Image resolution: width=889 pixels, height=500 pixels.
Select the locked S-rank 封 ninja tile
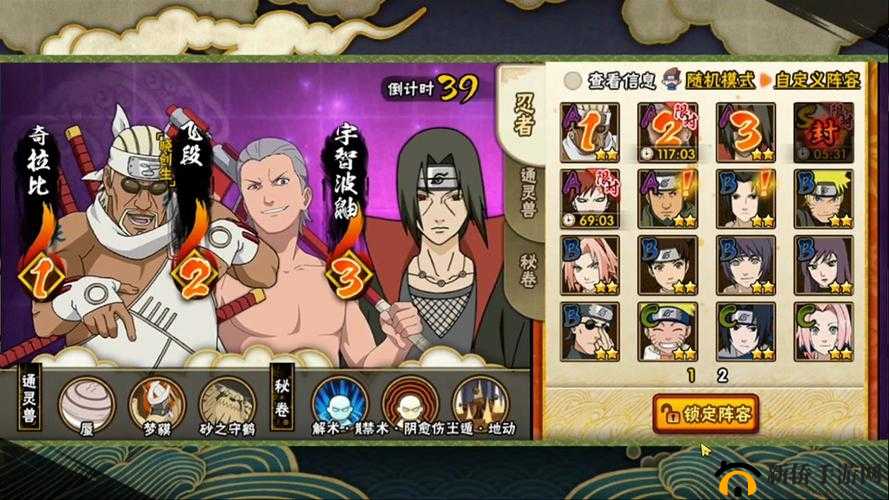824,131
